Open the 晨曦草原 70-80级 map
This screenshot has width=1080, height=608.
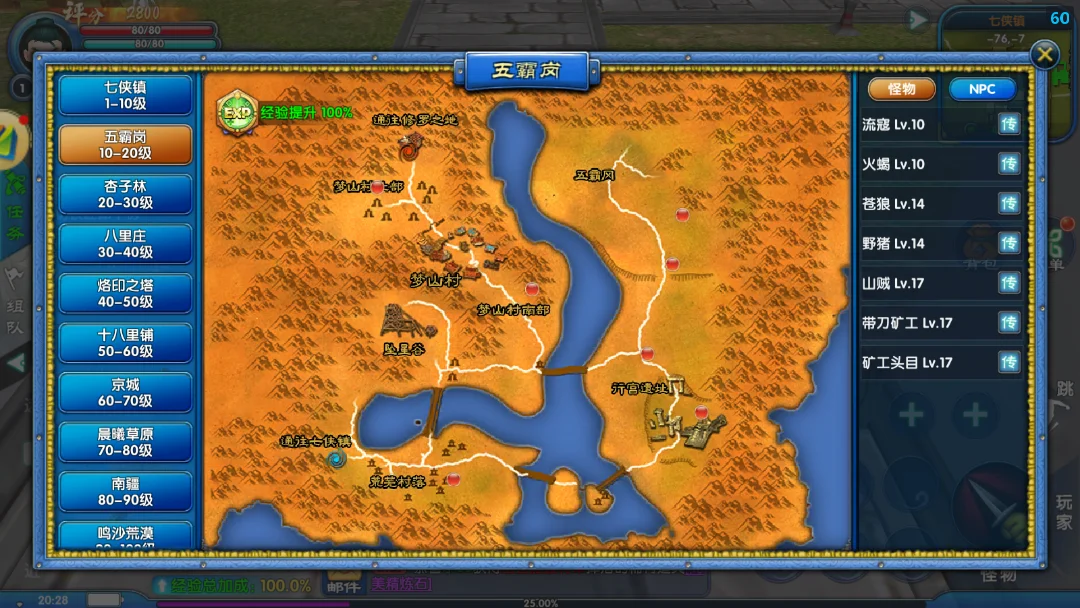point(125,442)
